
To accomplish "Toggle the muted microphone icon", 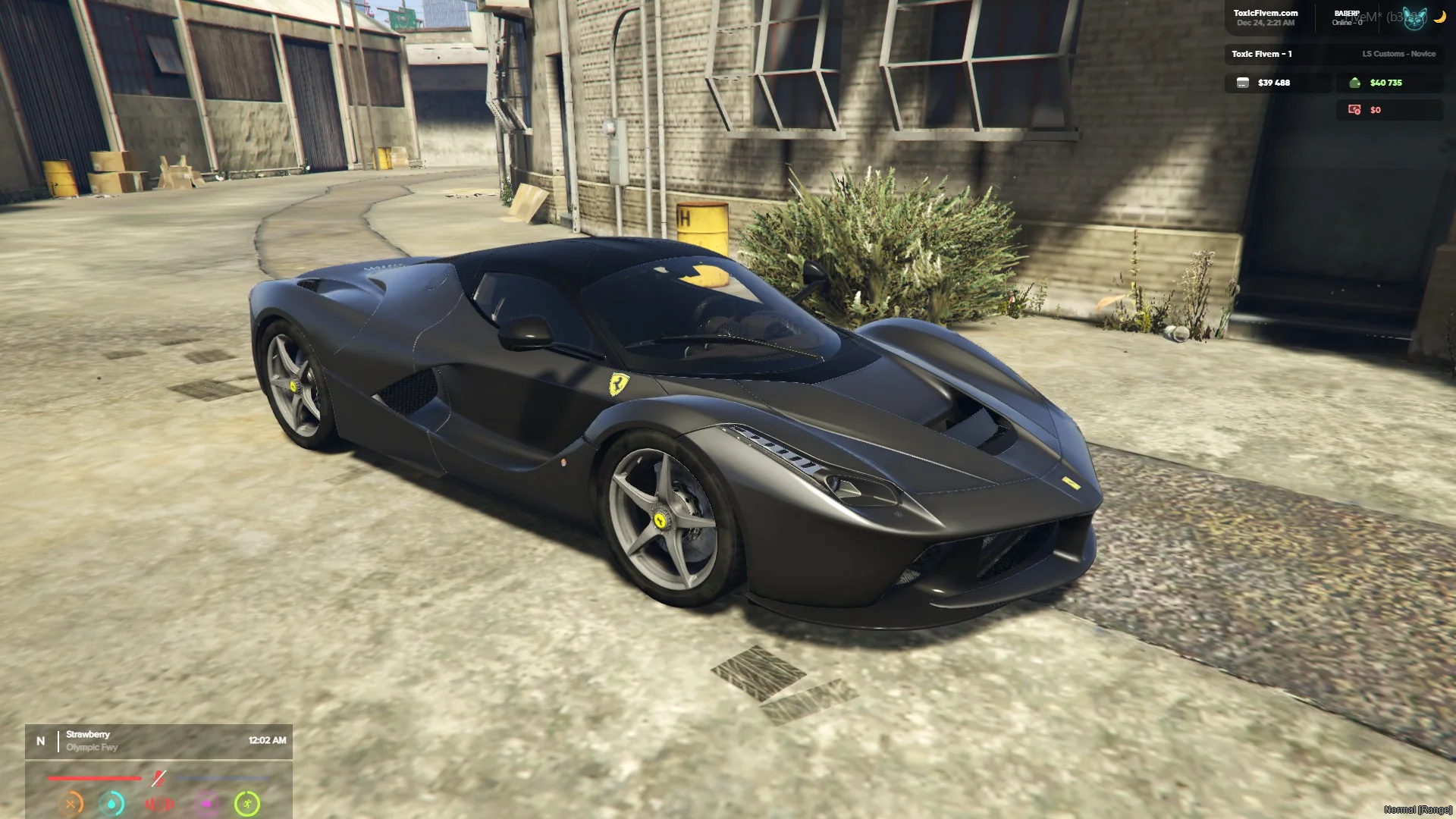I will click(158, 778).
